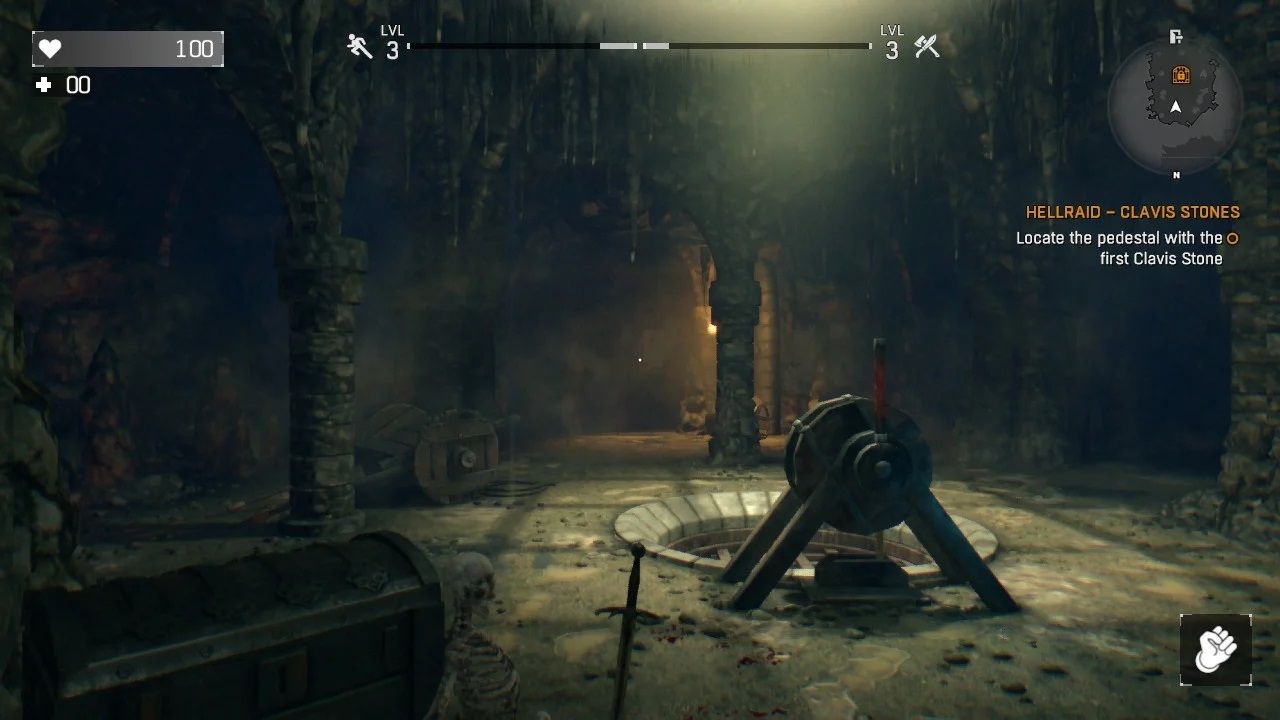The image size is (1280, 720).
Task: Select the chest marker on the minimap
Action: [1181, 74]
